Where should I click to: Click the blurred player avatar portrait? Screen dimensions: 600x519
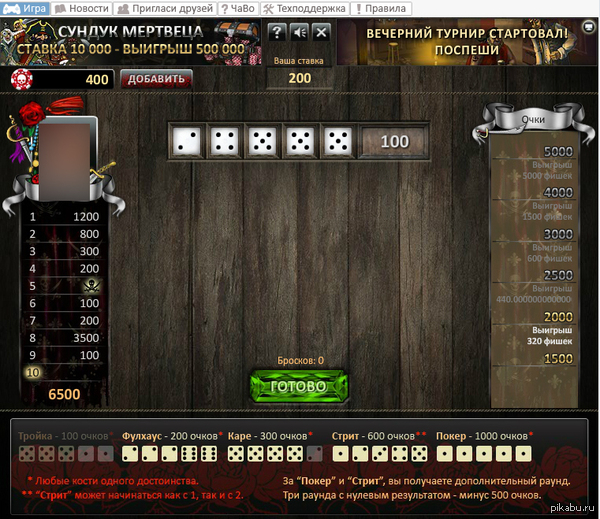66,158
